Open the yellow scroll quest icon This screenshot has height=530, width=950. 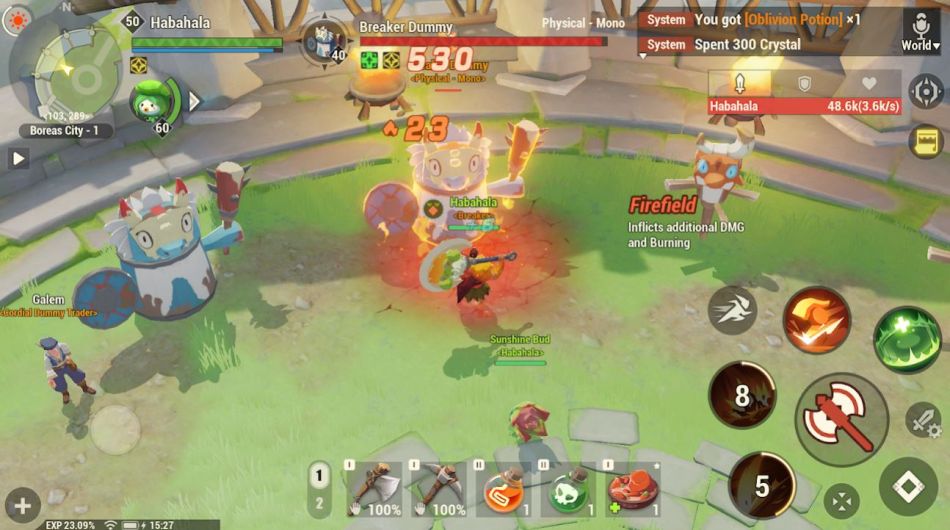click(x=926, y=142)
